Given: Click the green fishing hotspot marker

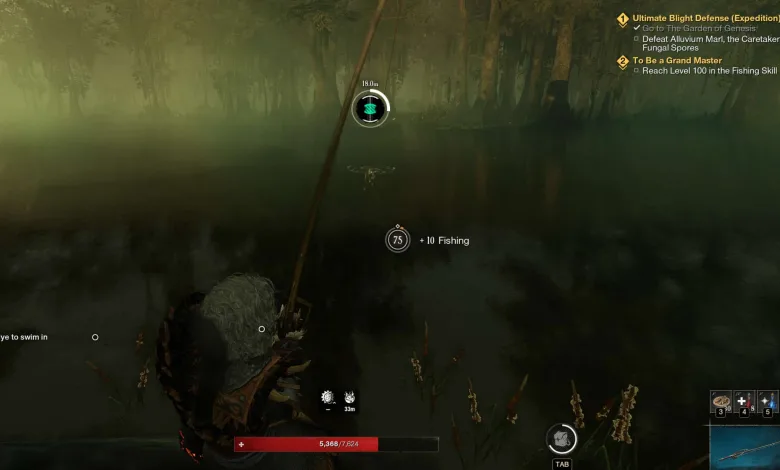Looking at the screenshot, I should 371,108.
